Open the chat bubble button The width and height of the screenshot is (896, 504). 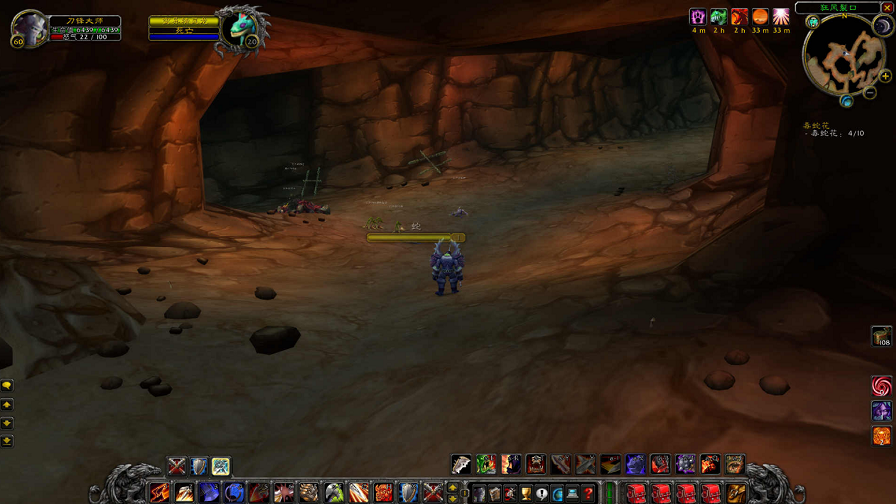[7, 386]
